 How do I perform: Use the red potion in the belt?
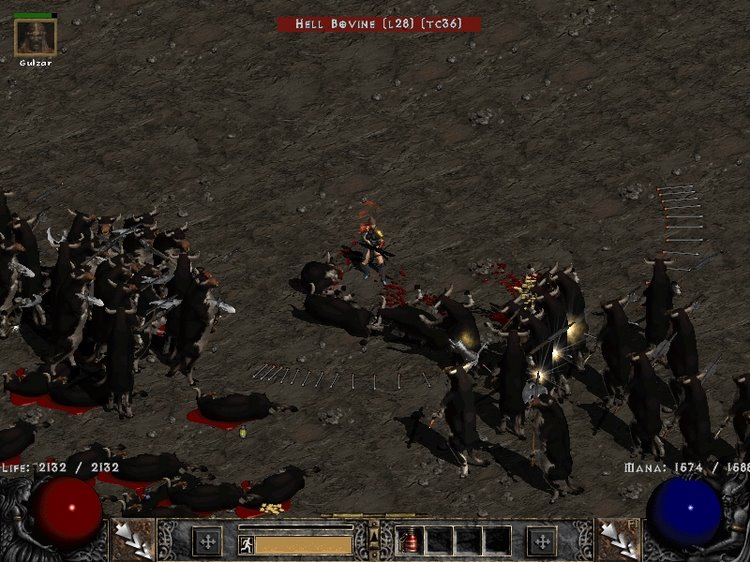tap(411, 541)
